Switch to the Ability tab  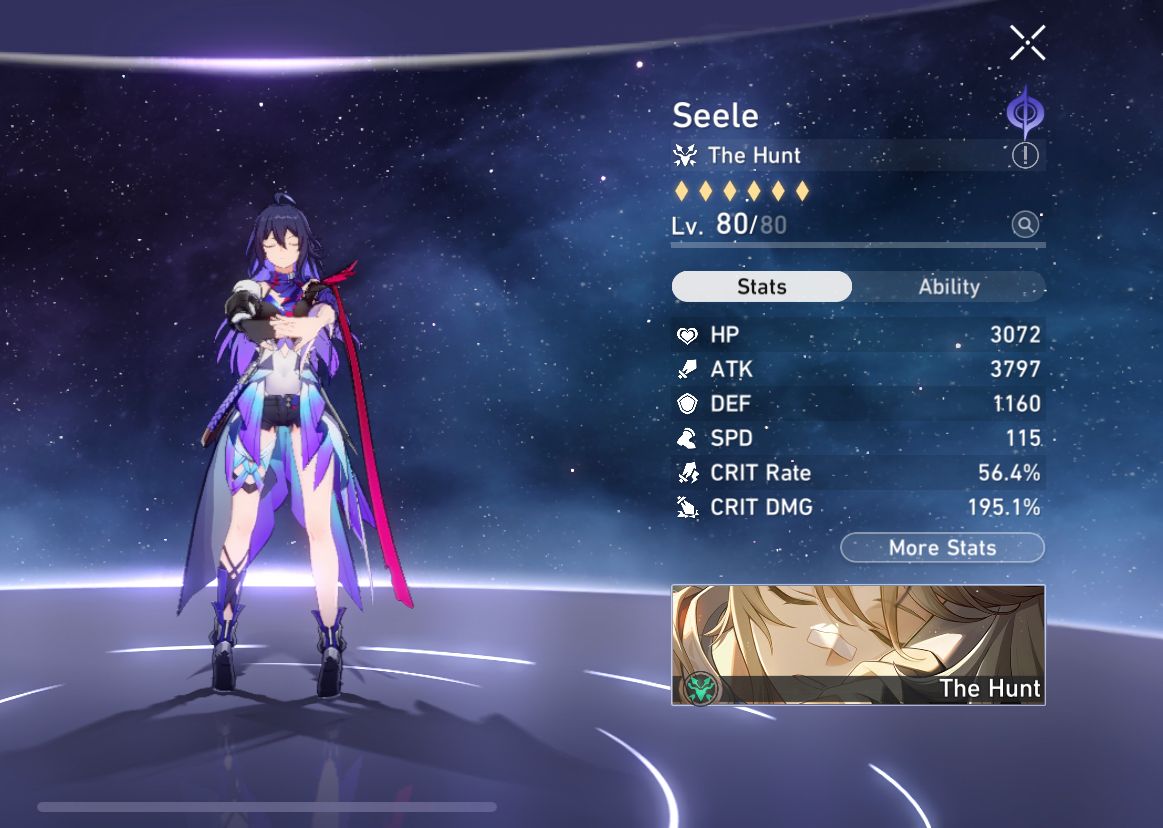tap(948, 287)
